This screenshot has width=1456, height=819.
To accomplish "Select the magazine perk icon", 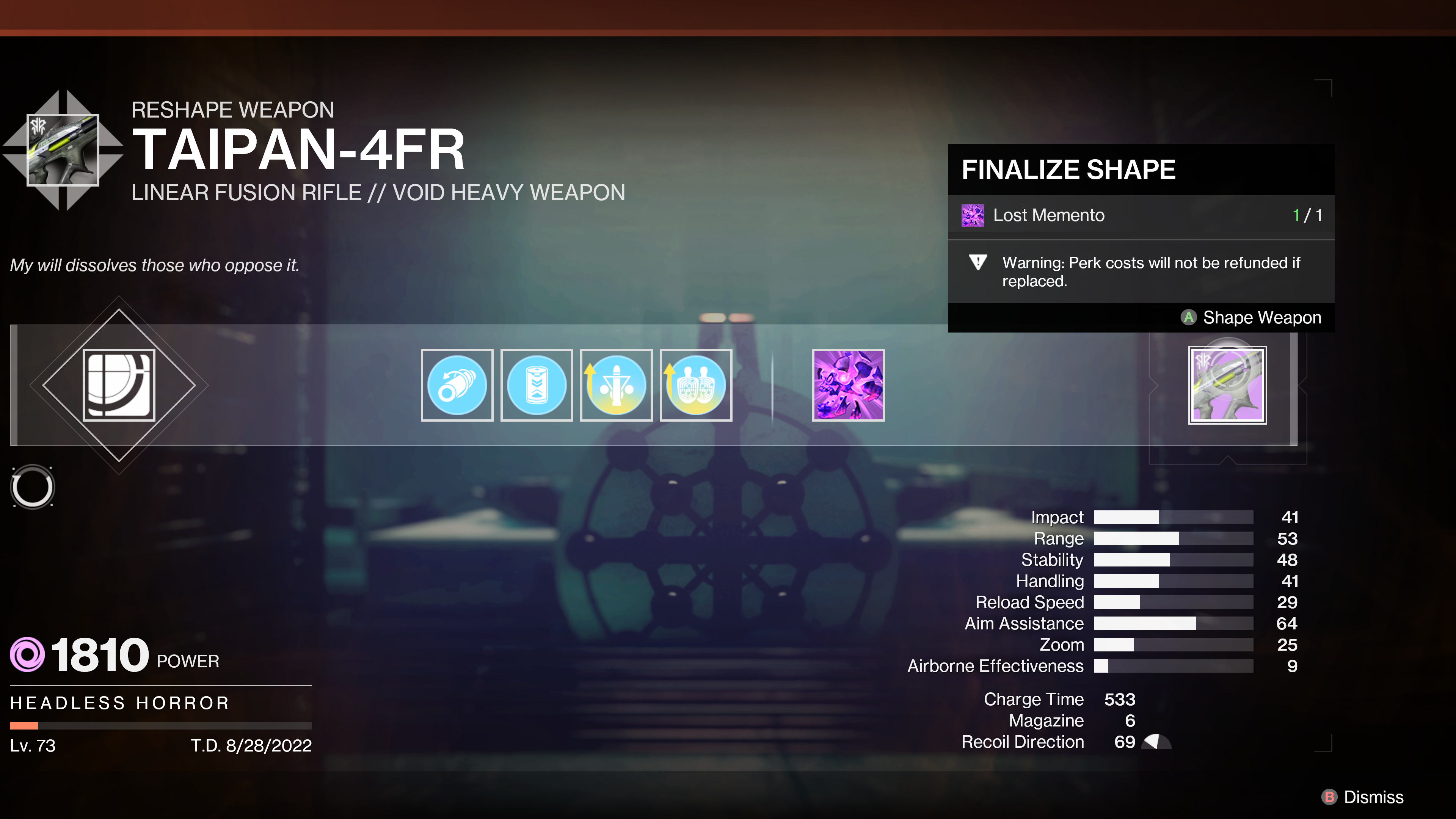I will click(537, 385).
